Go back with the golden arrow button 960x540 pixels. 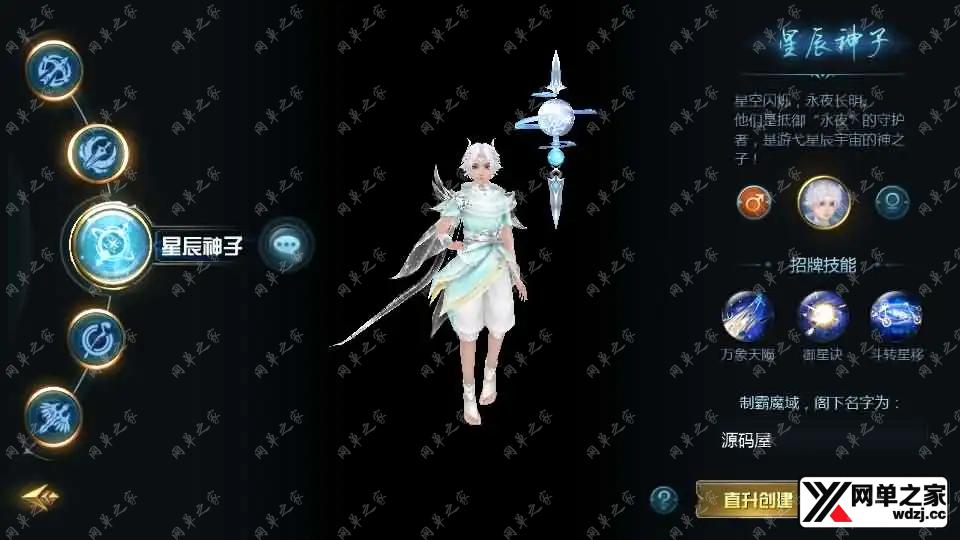(x=42, y=497)
